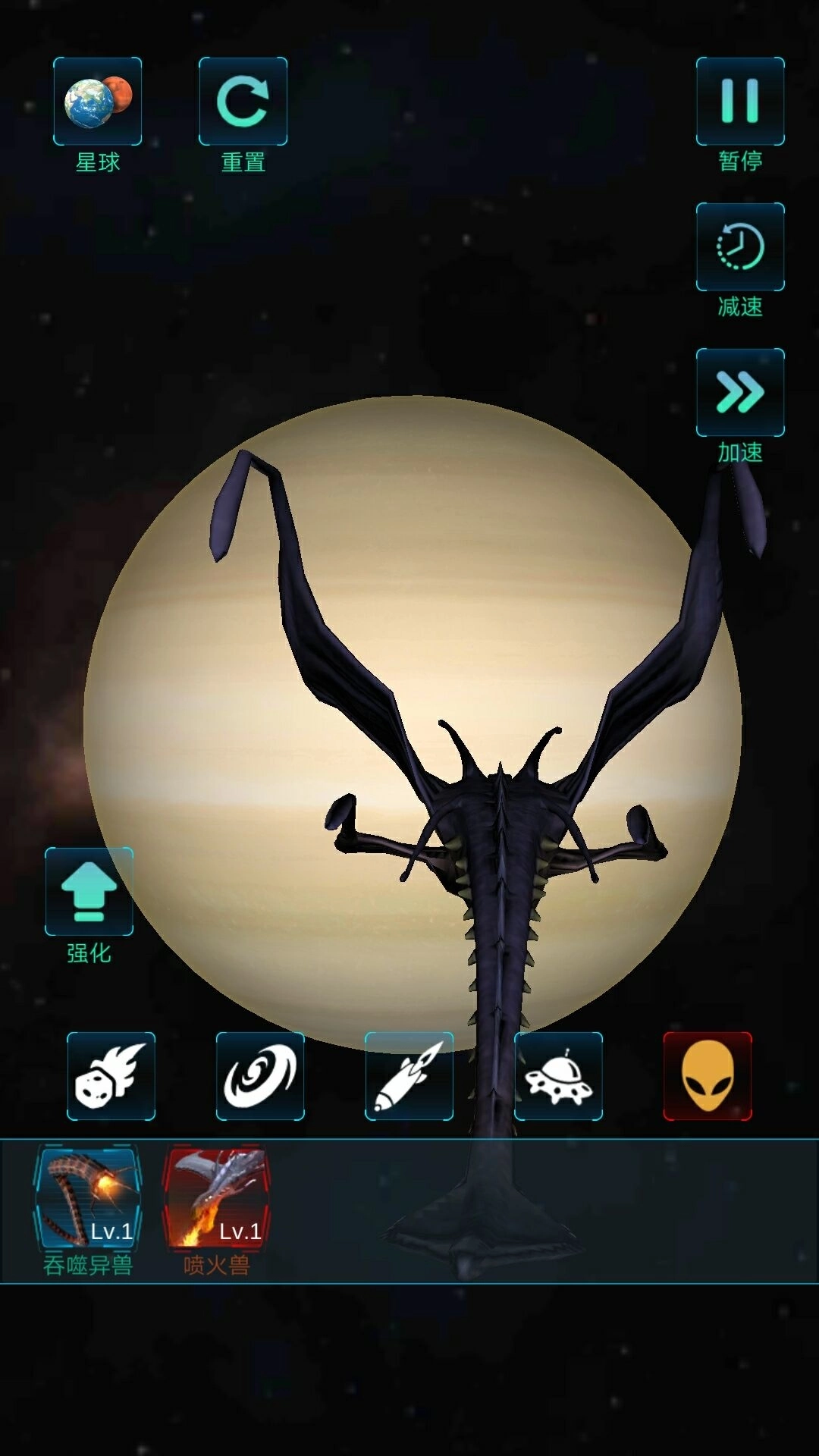
Task: Speed up time with 加速
Action: pos(740,393)
